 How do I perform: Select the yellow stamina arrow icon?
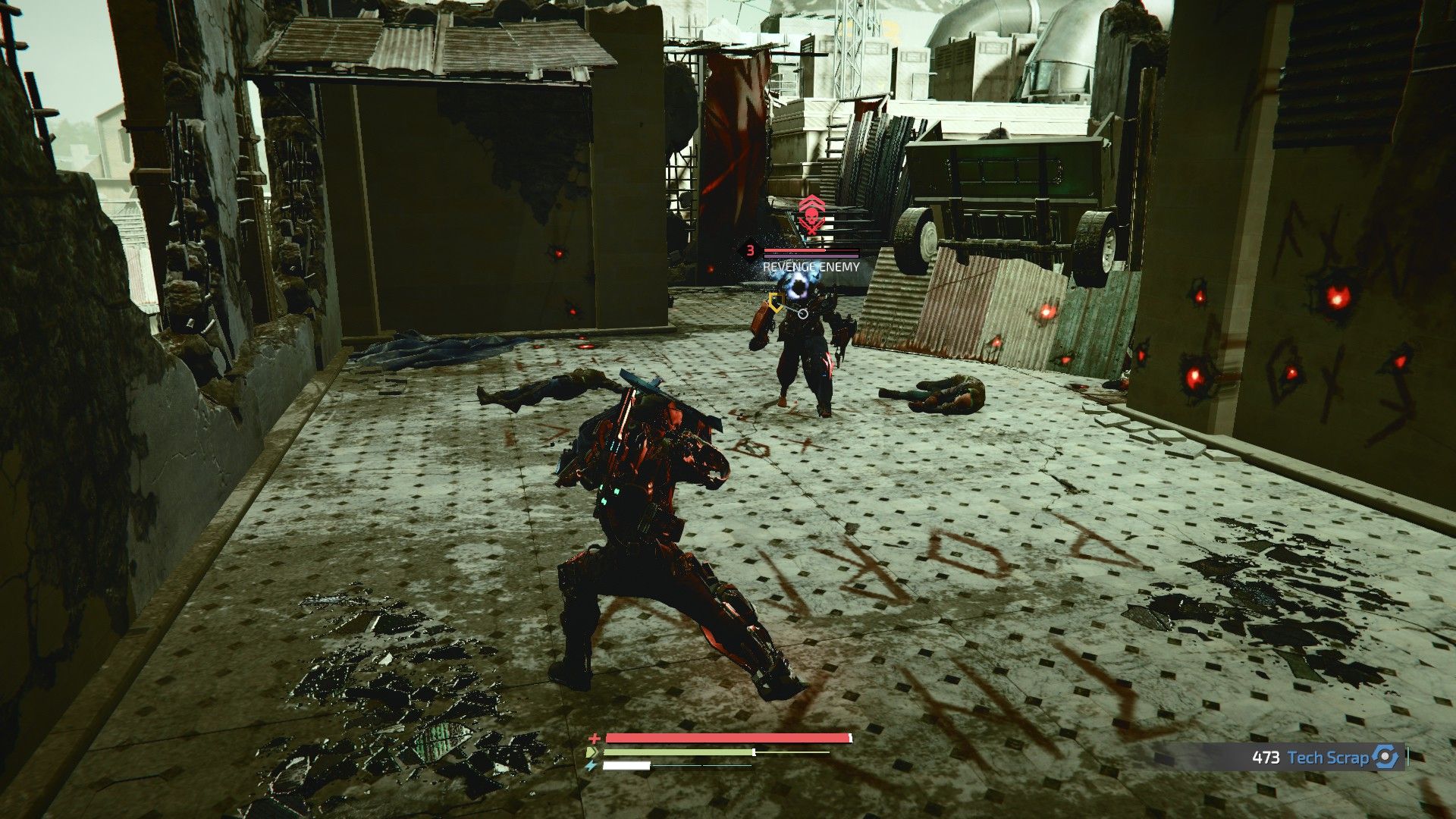pyautogui.click(x=591, y=752)
